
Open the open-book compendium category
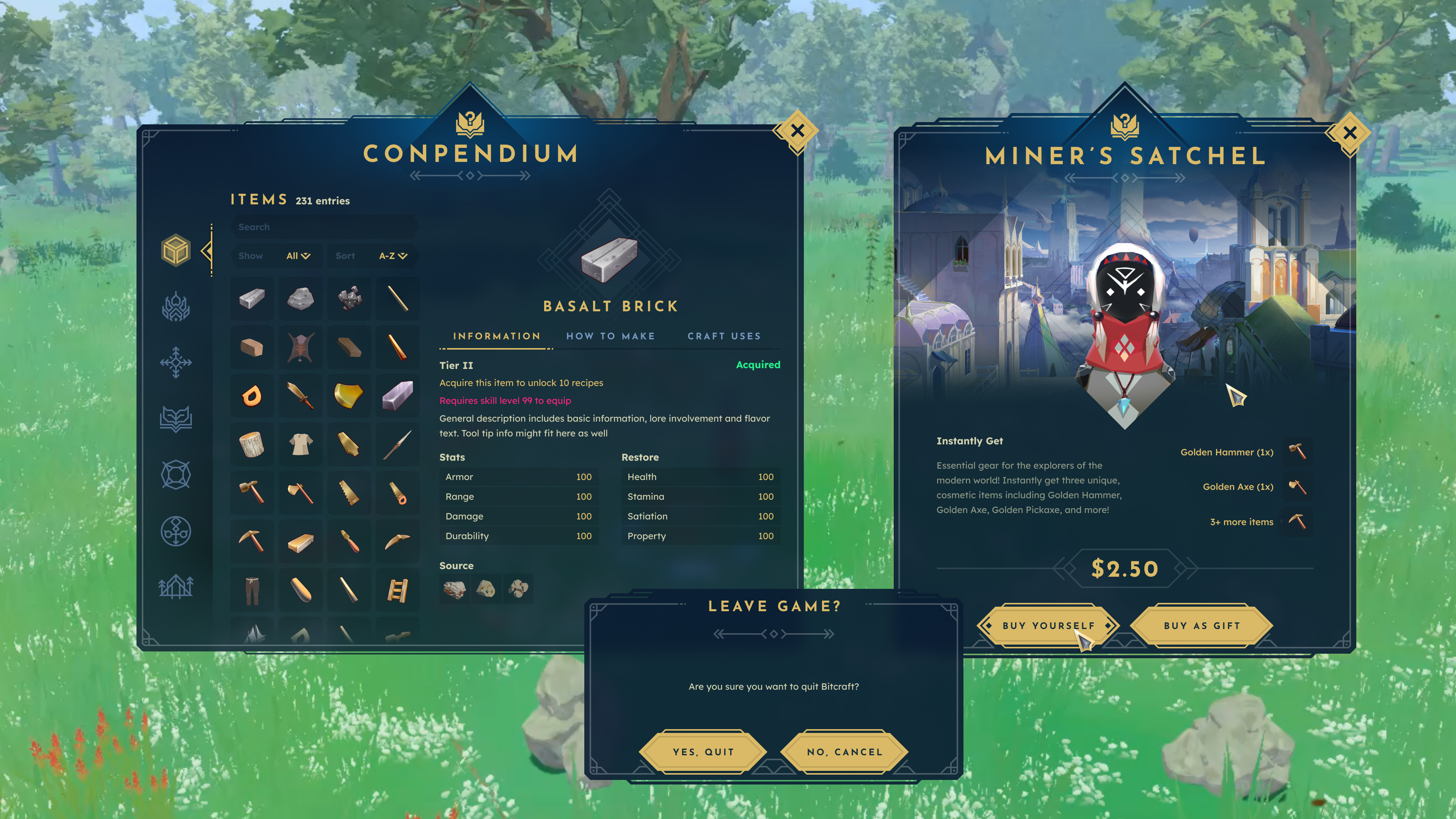point(176,419)
